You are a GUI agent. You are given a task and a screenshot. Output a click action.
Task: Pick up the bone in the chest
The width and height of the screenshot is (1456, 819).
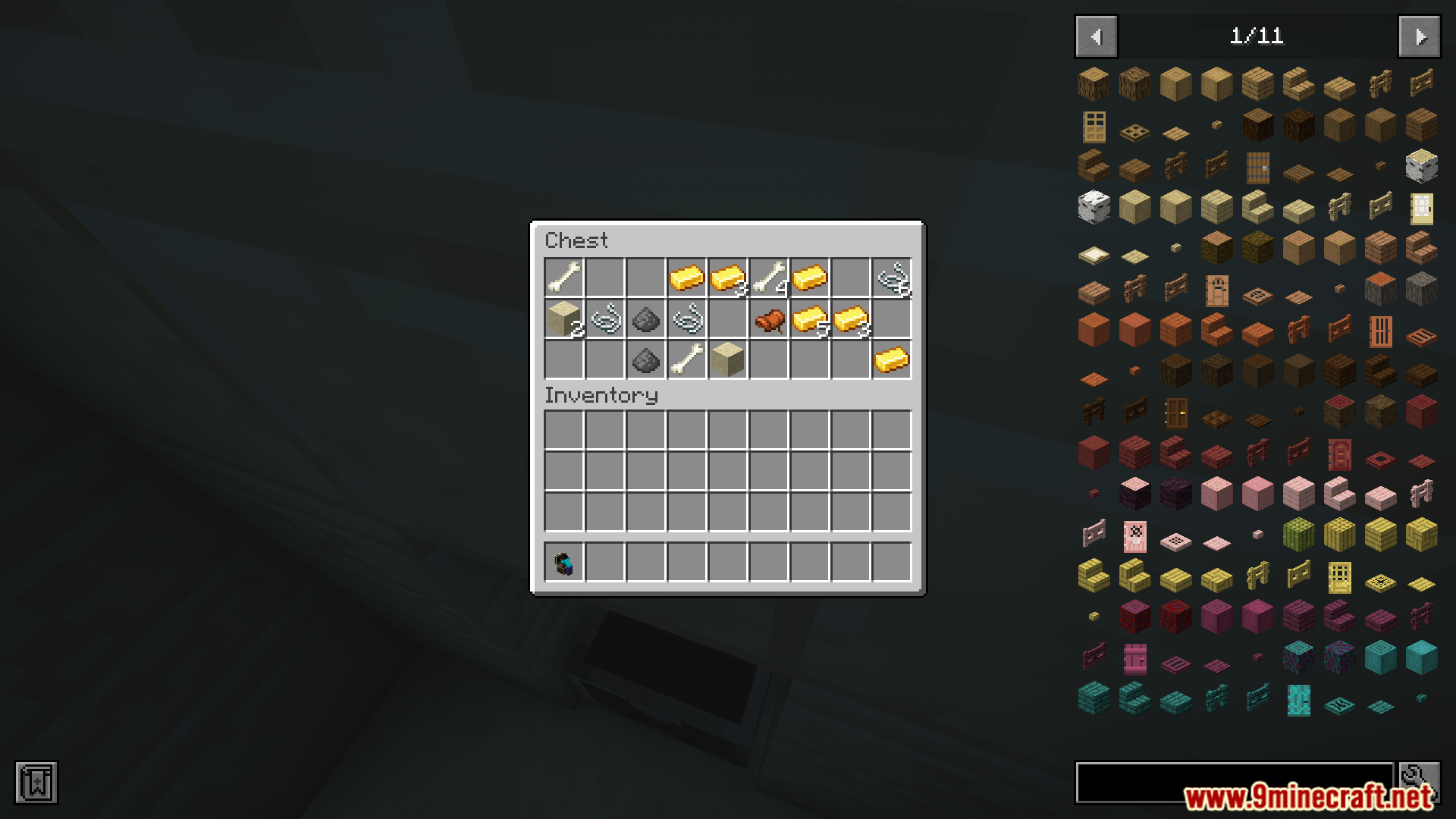pyautogui.click(x=562, y=277)
